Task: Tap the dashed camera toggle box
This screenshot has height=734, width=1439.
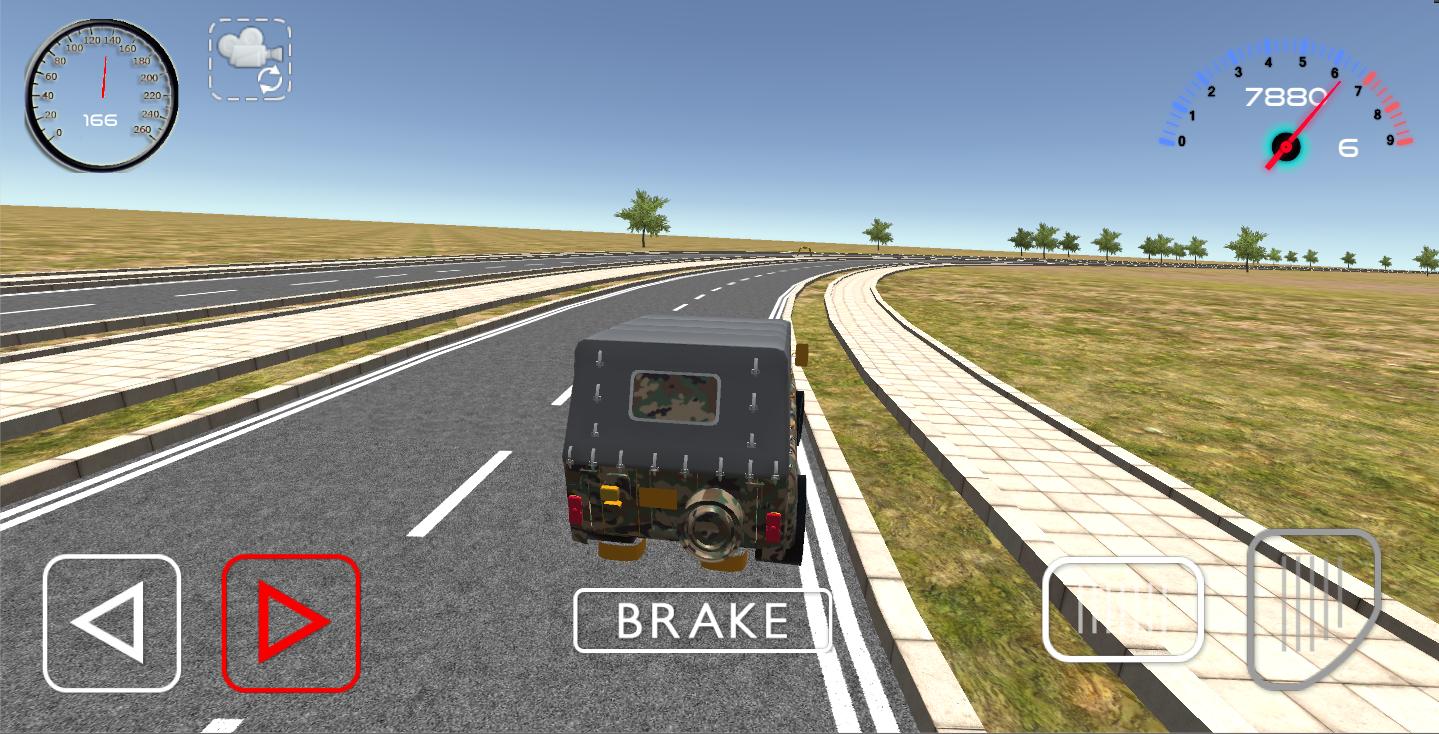Action: (x=249, y=58)
